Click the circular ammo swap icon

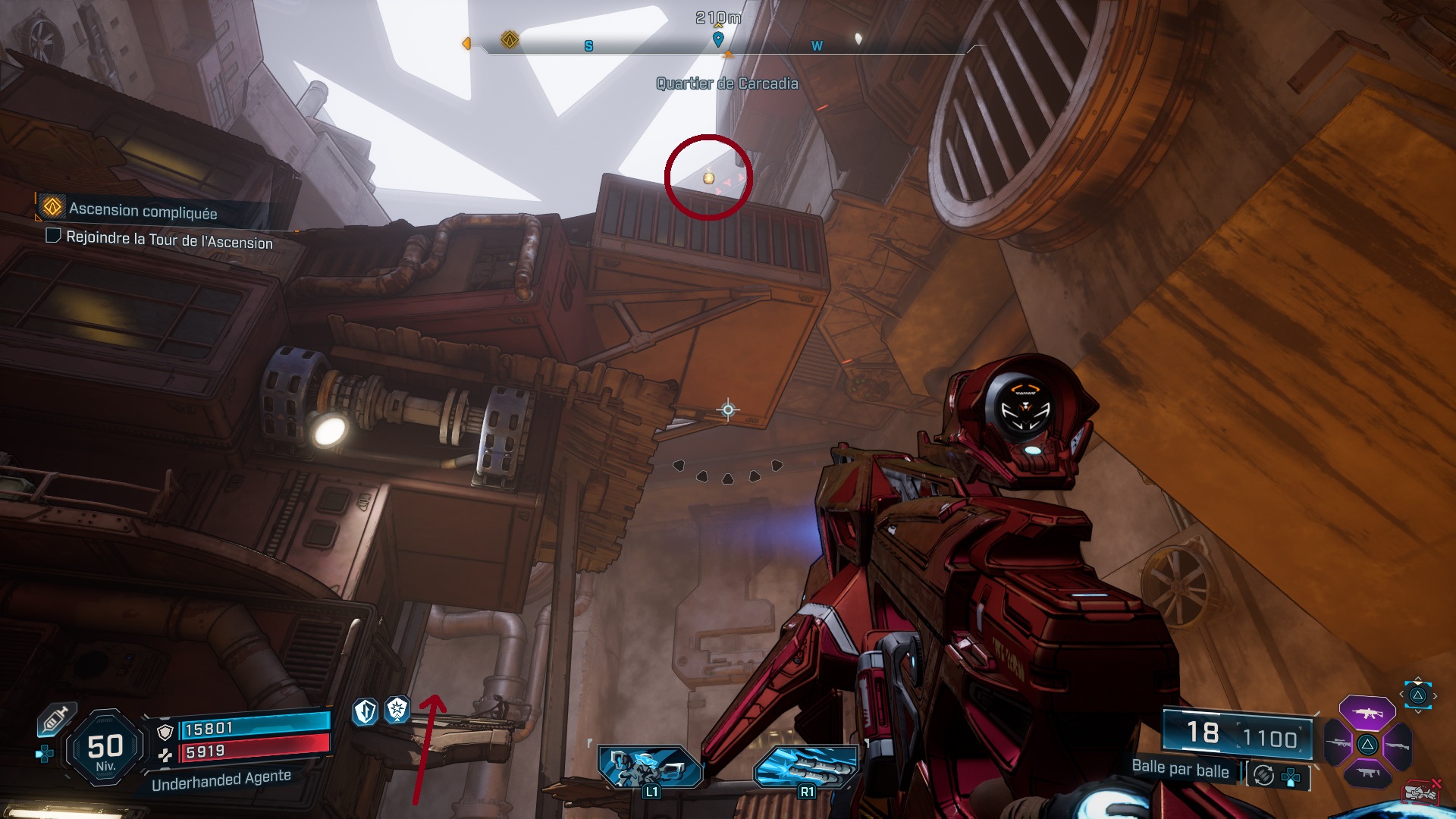(1263, 775)
